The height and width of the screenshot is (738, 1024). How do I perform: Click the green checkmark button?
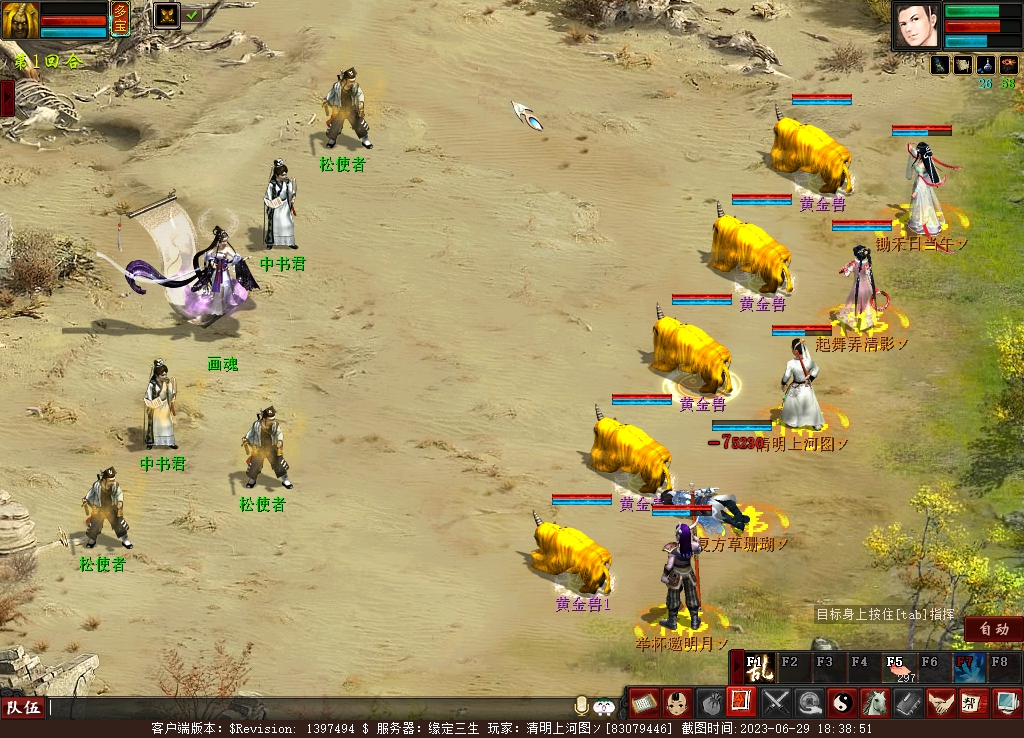point(192,15)
